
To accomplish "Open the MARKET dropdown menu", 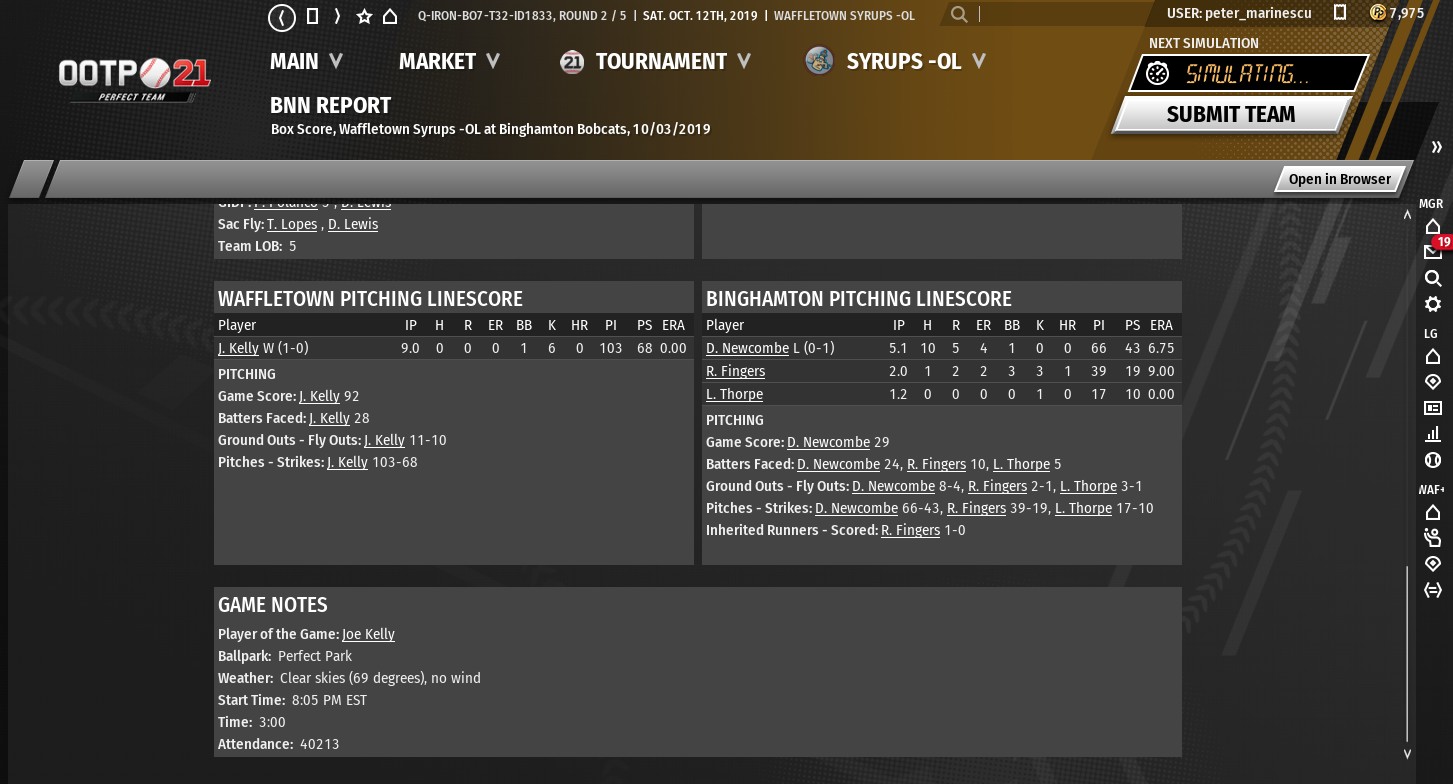I will tap(449, 61).
